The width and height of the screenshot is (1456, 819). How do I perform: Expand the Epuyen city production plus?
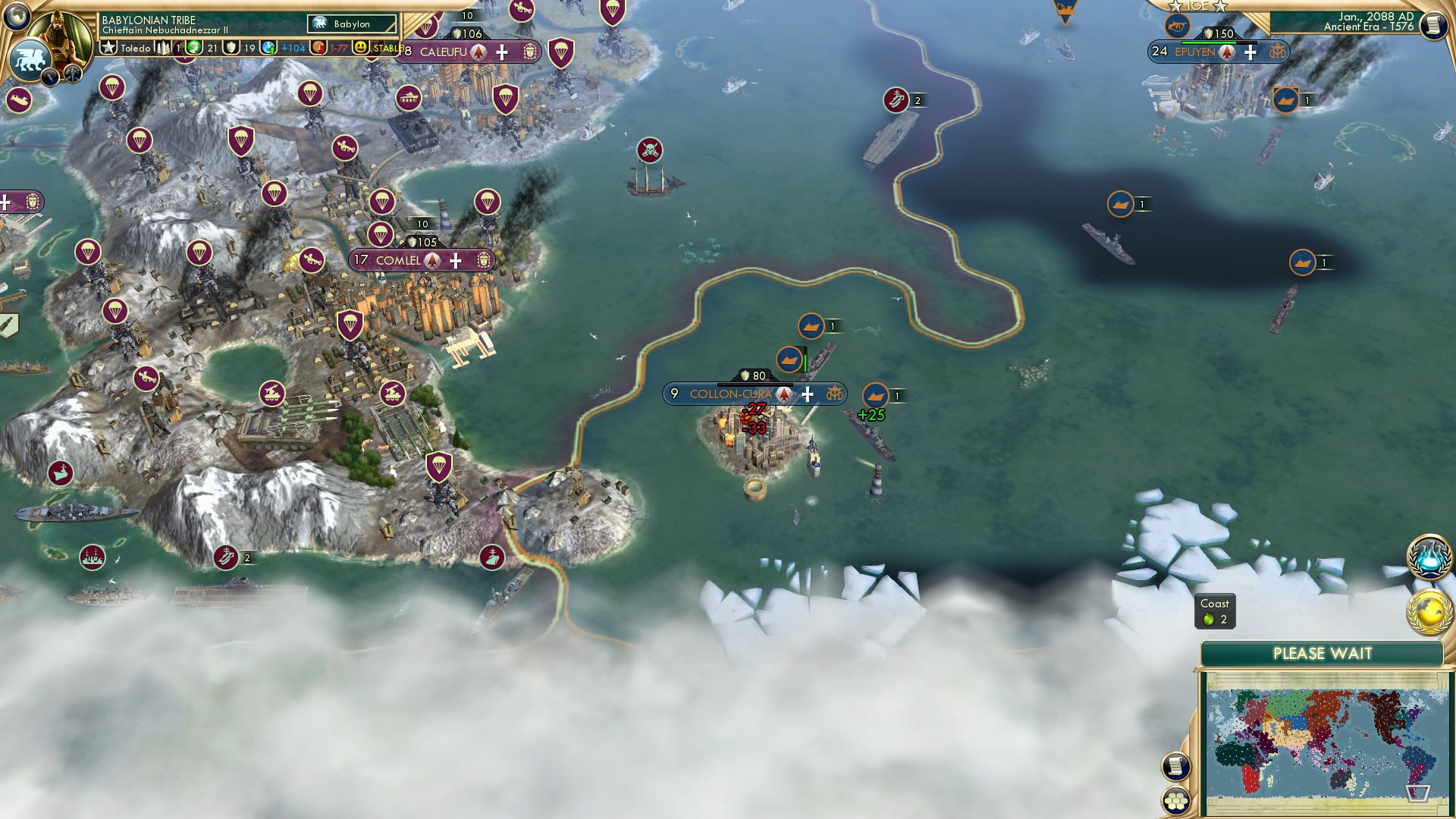coord(1251,53)
